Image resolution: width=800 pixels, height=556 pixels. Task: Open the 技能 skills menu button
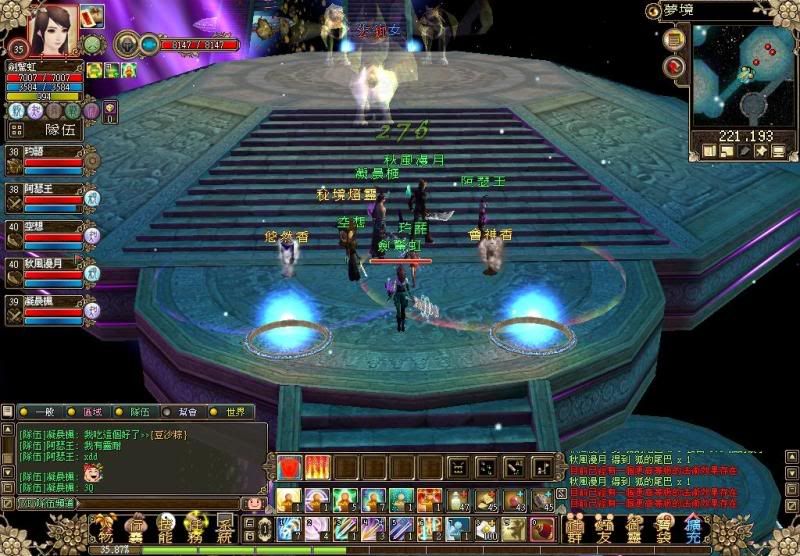pos(165,527)
